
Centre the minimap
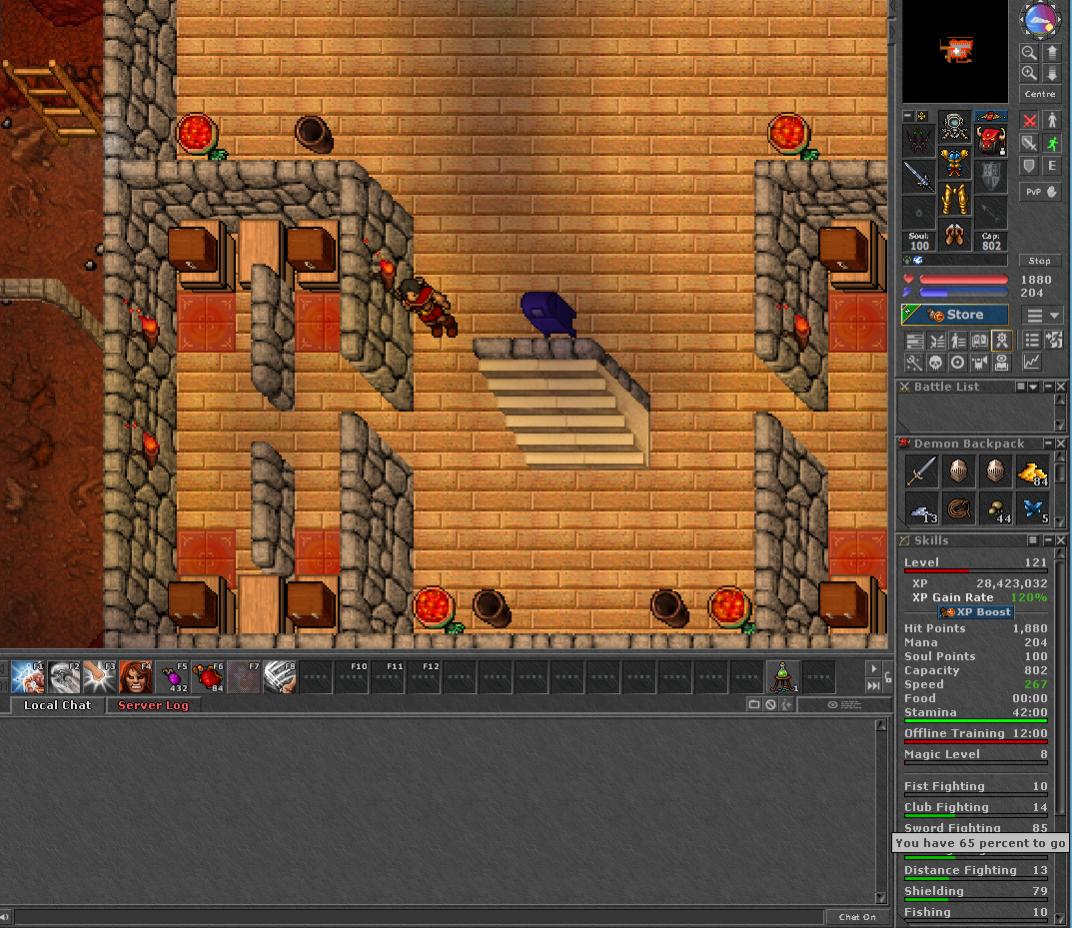[x=1039, y=94]
